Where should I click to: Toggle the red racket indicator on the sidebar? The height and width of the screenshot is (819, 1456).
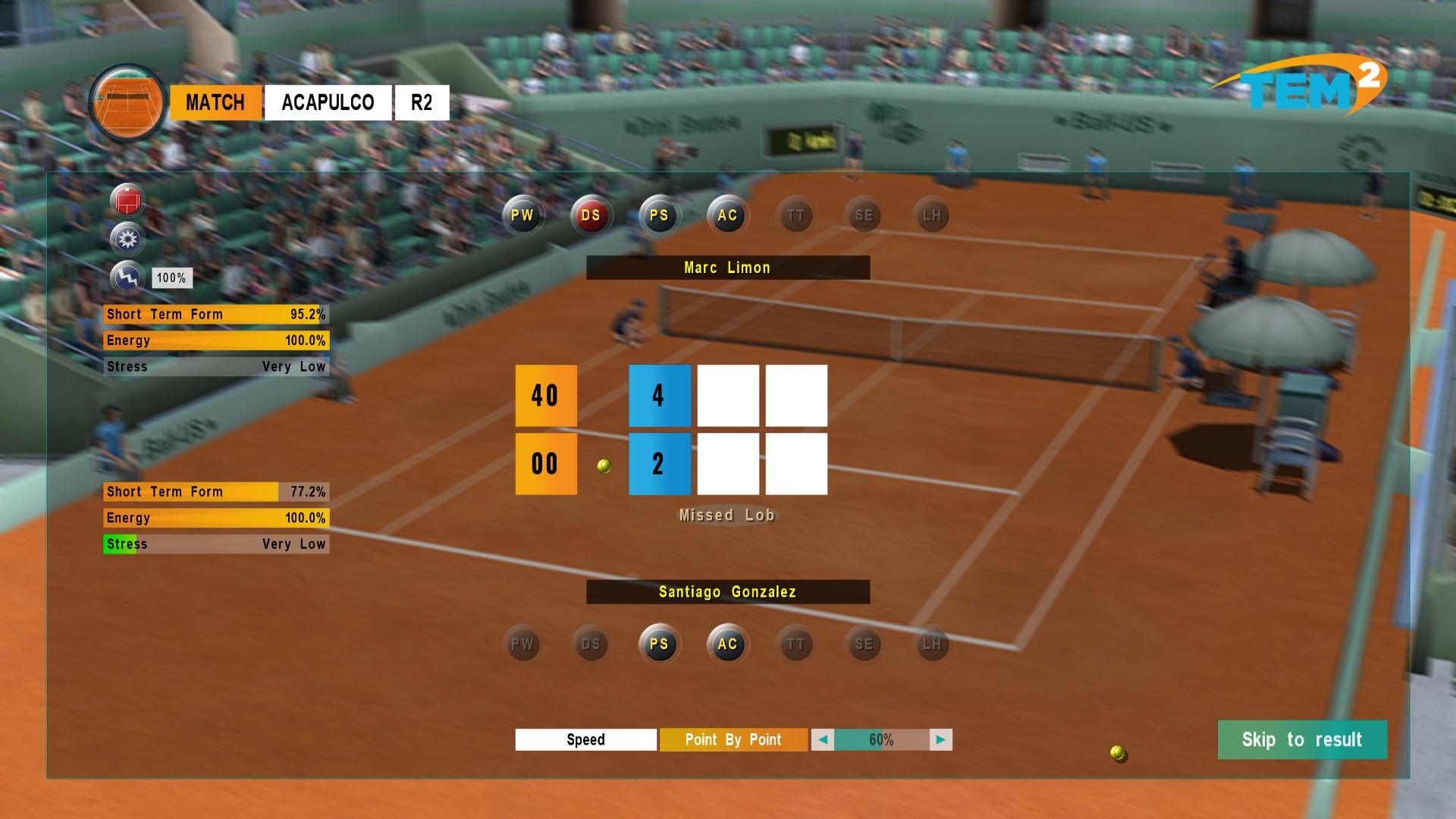[x=129, y=200]
